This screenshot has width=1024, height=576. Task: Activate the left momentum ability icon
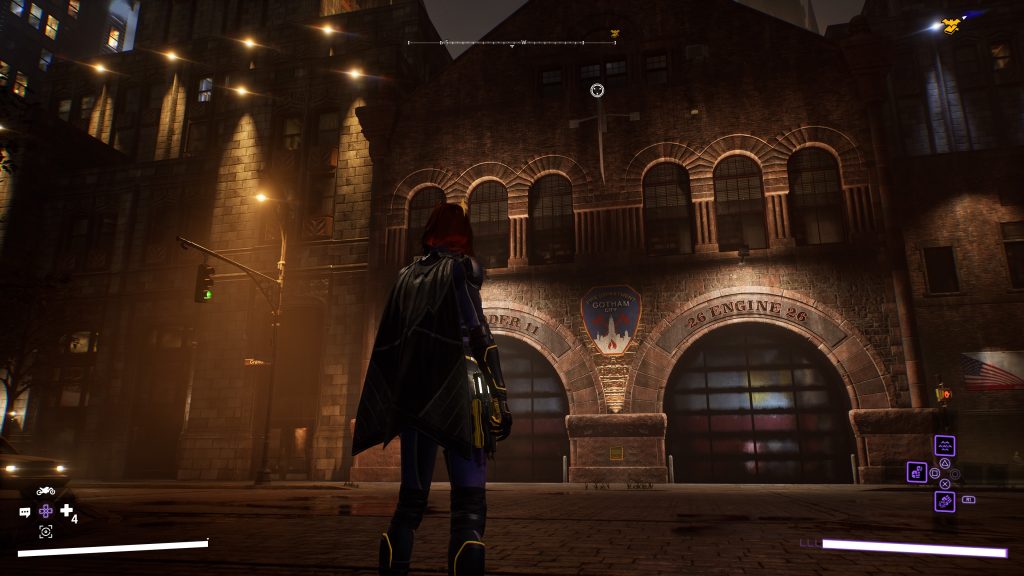point(916,472)
